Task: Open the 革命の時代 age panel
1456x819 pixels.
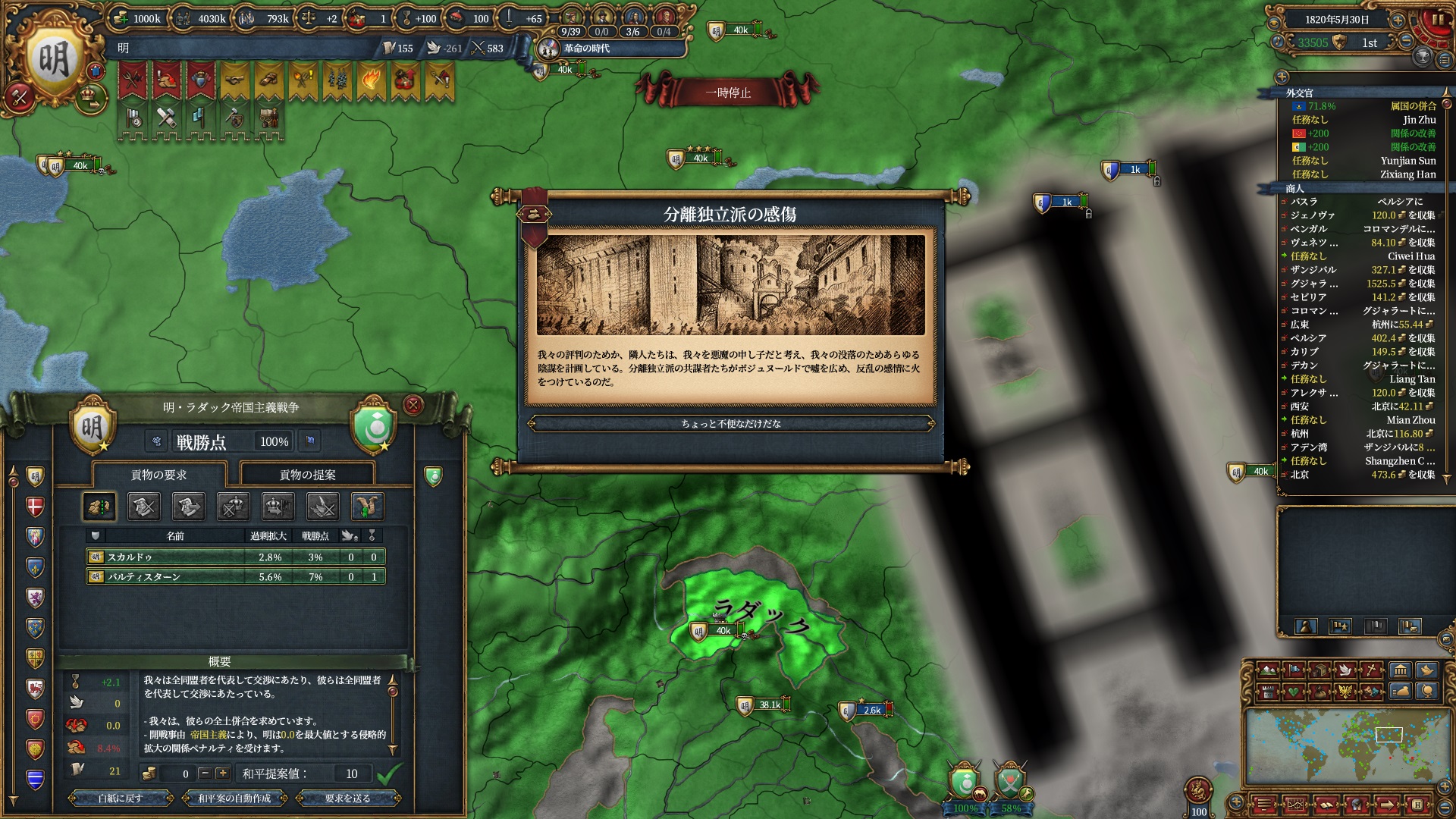Action: point(585,49)
